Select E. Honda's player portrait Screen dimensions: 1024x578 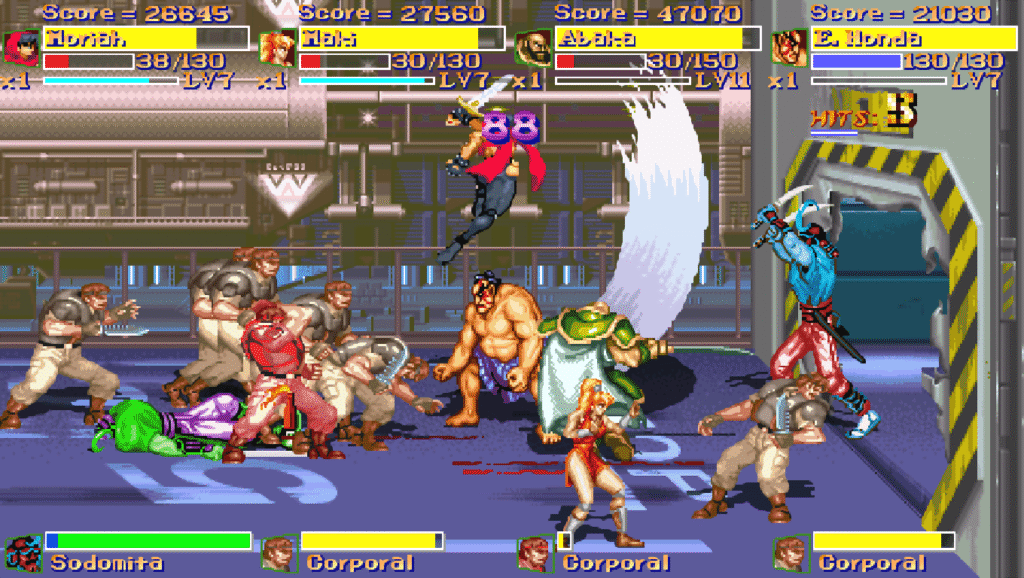coord(789,47)
